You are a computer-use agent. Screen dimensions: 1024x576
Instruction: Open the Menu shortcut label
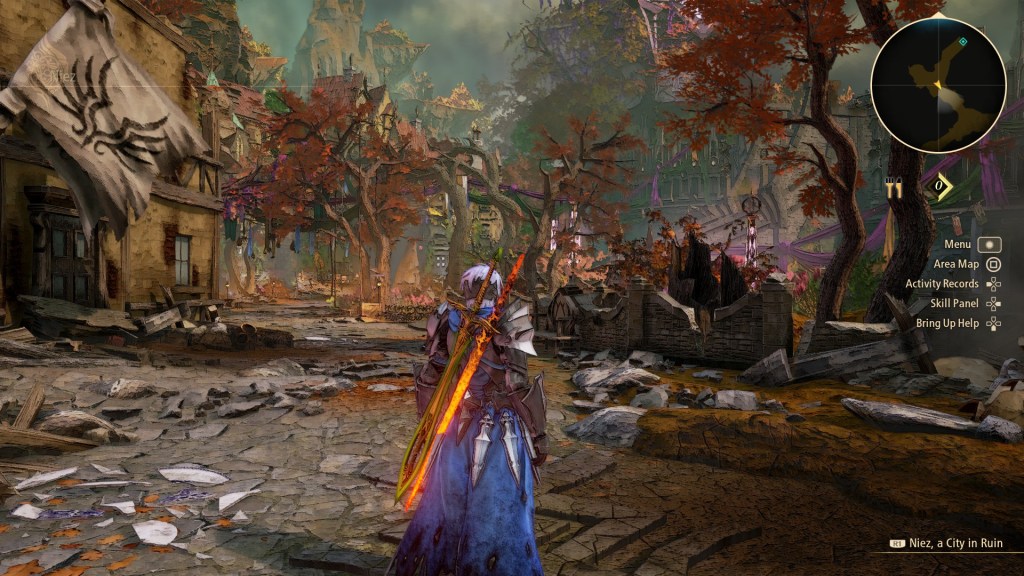pyautogui.click(x=958, y=243)
